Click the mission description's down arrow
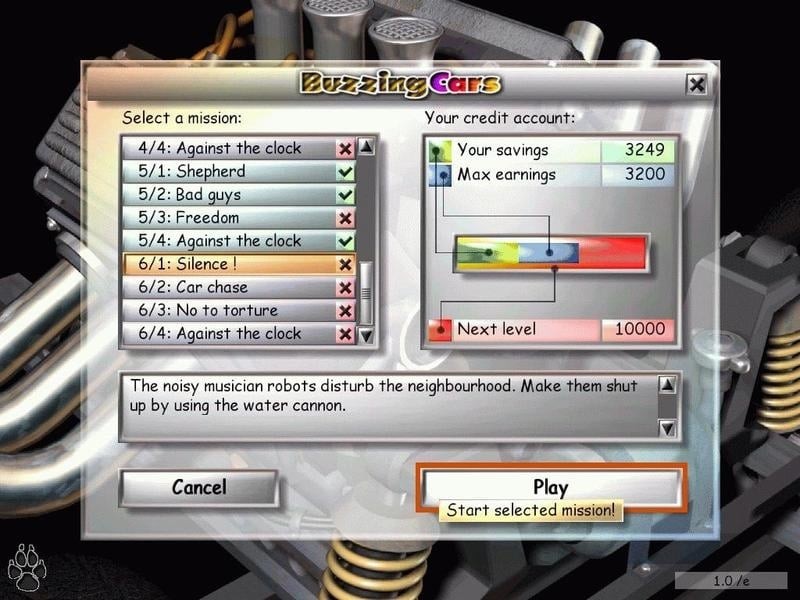The width and height of the screenshot is (800, 600). [668, 428]
